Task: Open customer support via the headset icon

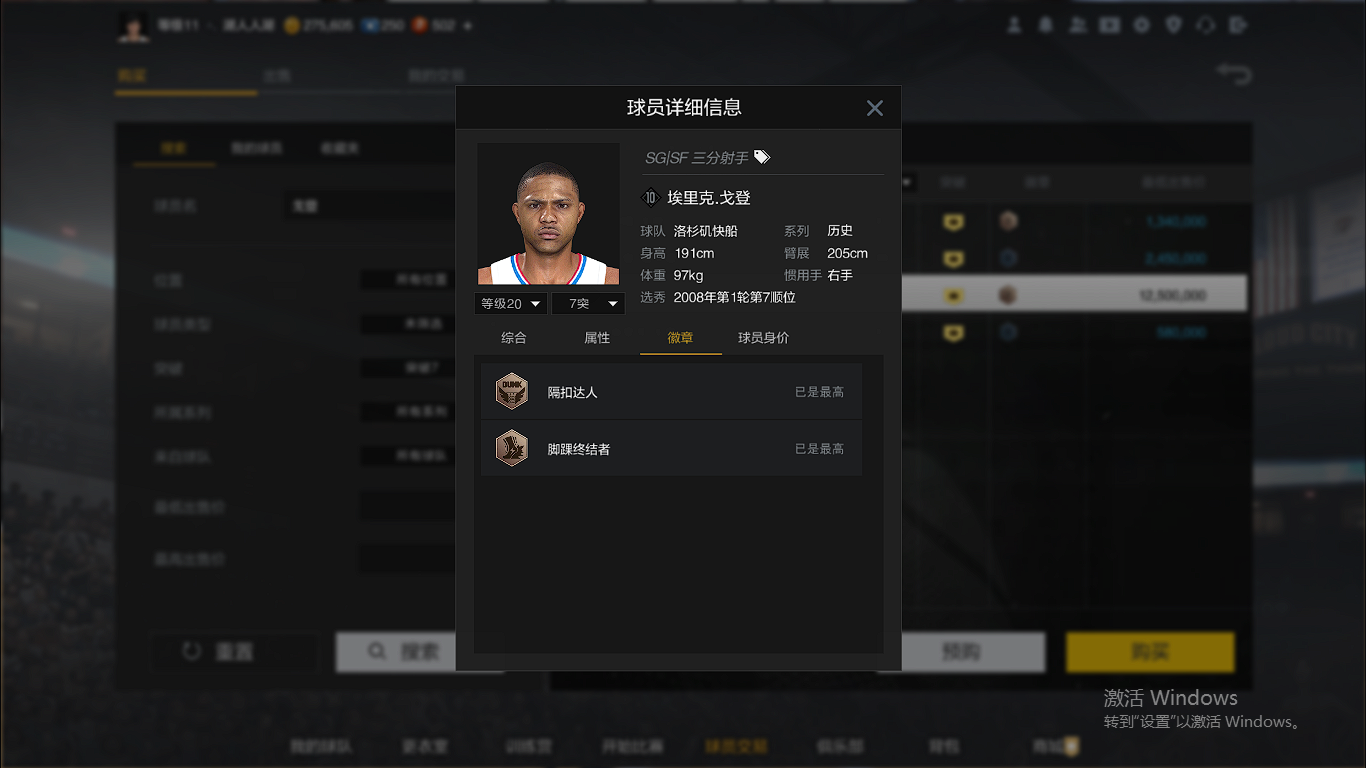Action: tap(1205, 25)
